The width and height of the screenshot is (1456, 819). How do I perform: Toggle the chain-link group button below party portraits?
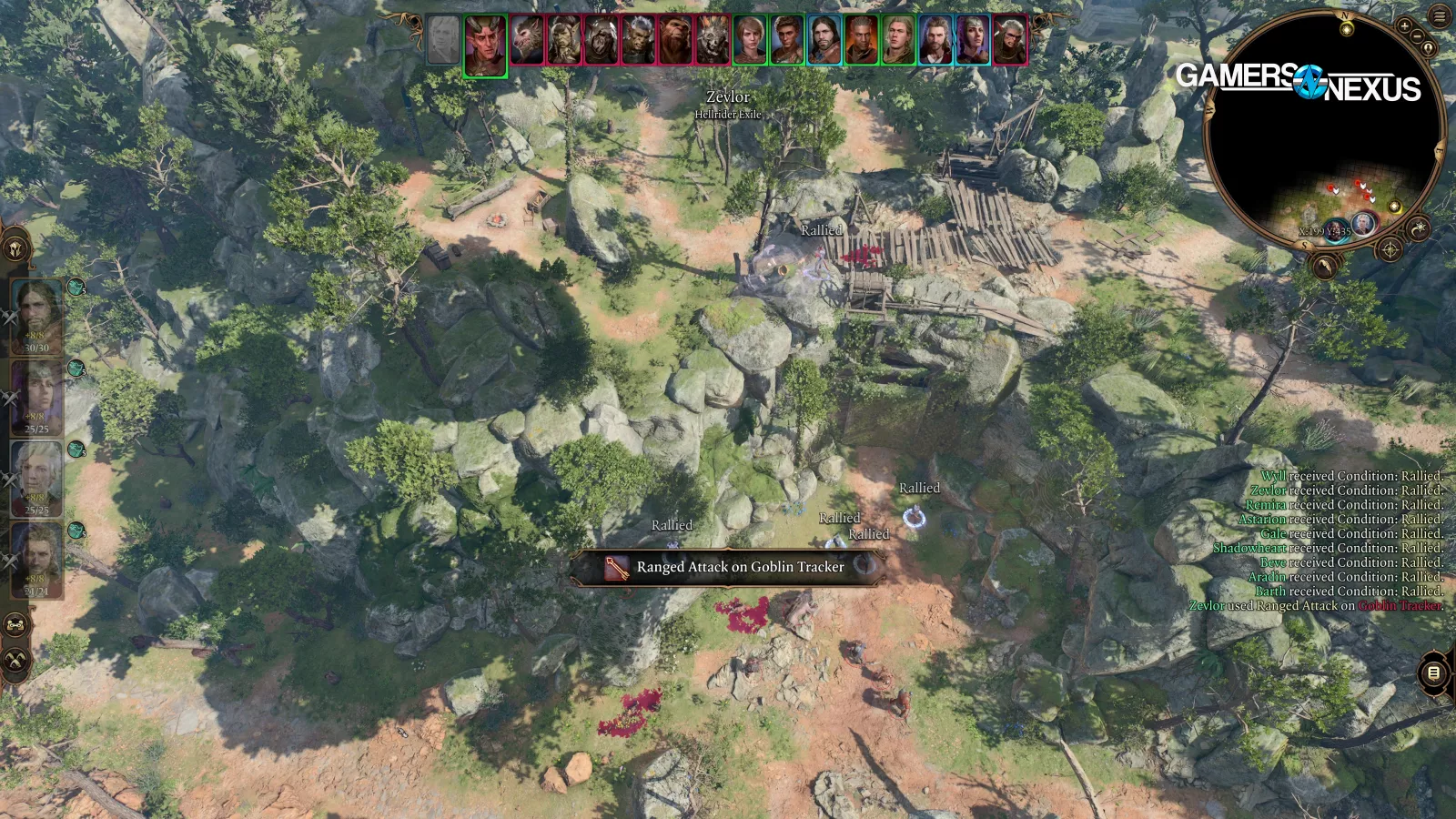(x=15, y=625)
